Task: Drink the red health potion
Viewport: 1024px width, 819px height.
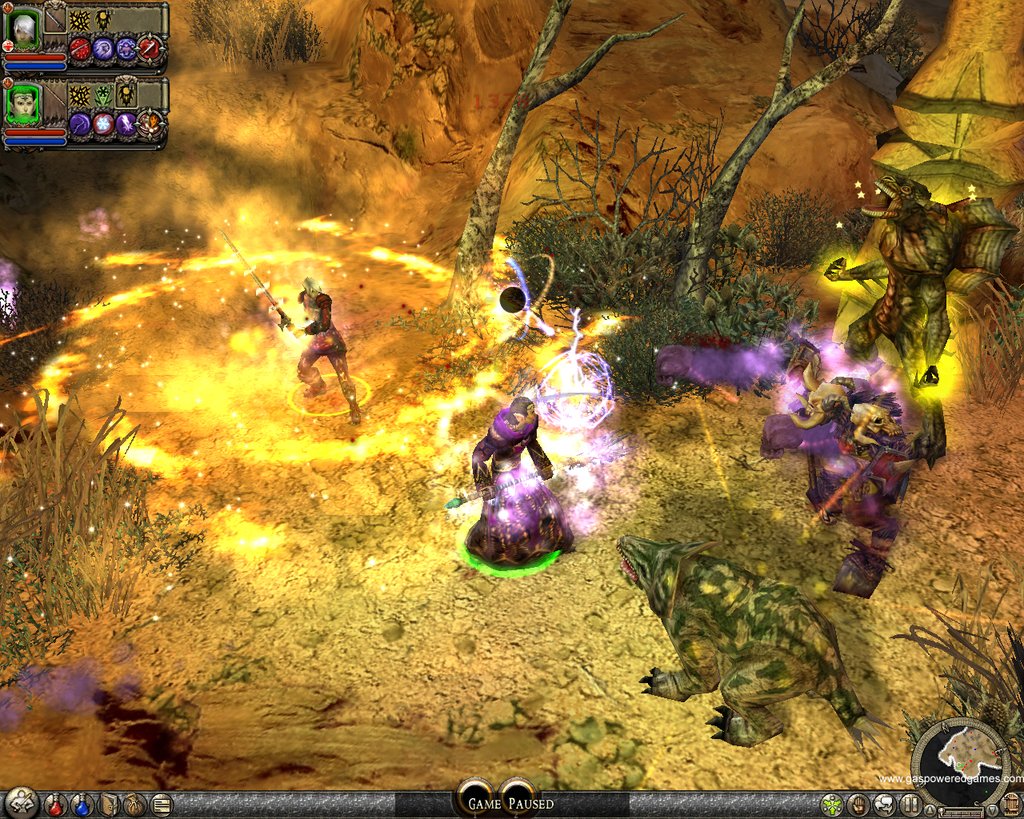Action: coord(56,804)
